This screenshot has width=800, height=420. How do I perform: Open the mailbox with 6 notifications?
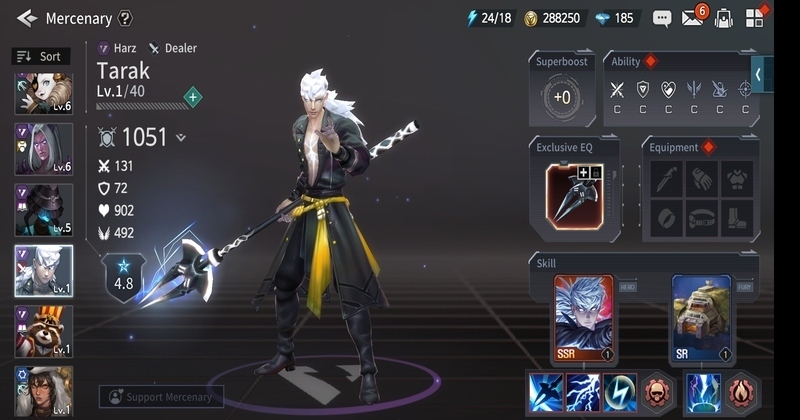(693, 18)
